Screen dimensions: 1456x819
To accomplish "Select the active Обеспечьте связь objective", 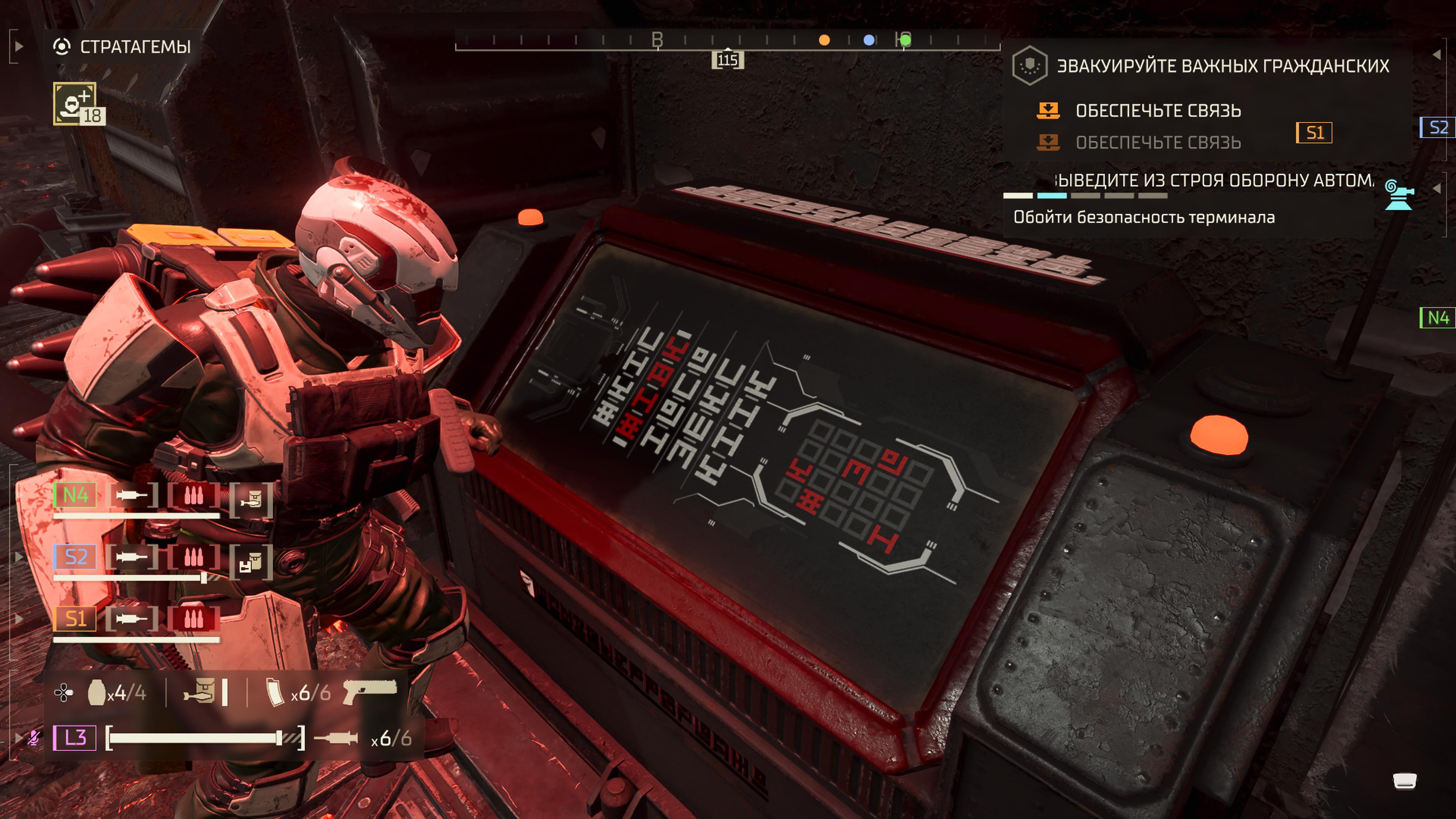I will click(1158, 111).
